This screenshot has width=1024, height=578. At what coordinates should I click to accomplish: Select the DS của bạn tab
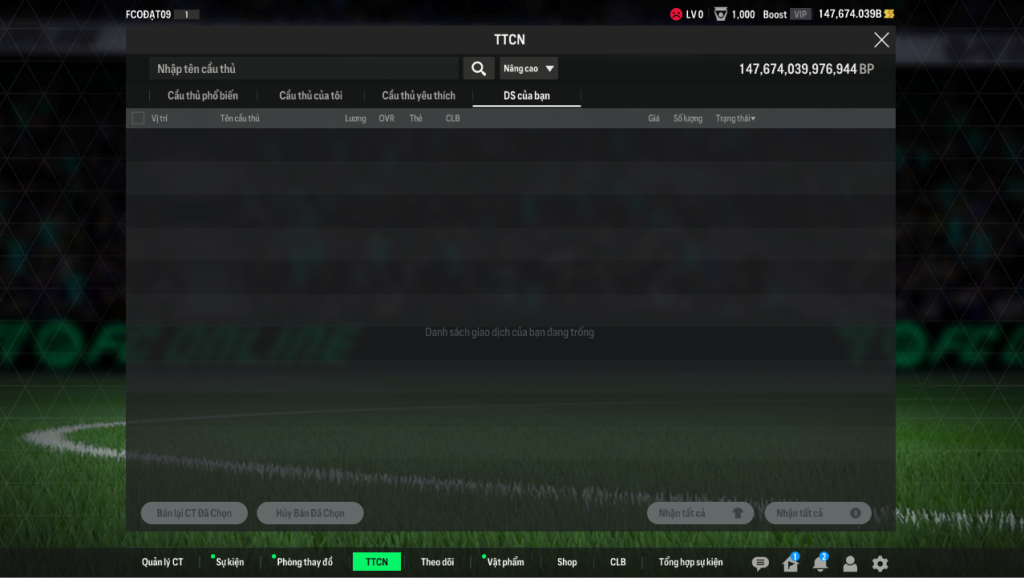coord(527,96)
